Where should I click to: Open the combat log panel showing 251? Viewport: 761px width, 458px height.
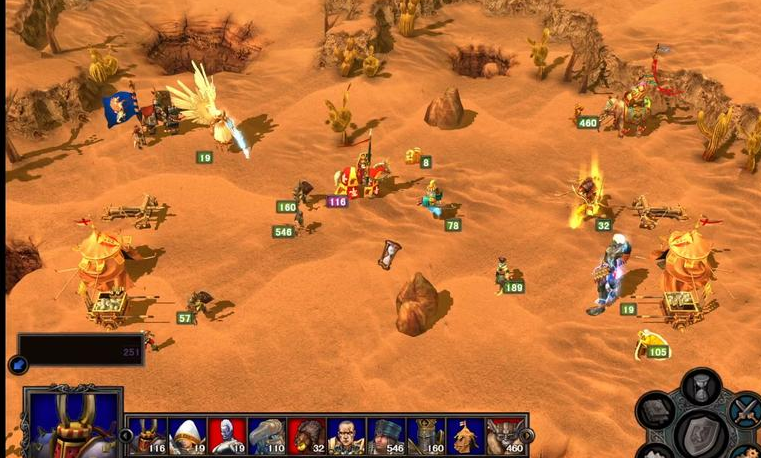80,350
